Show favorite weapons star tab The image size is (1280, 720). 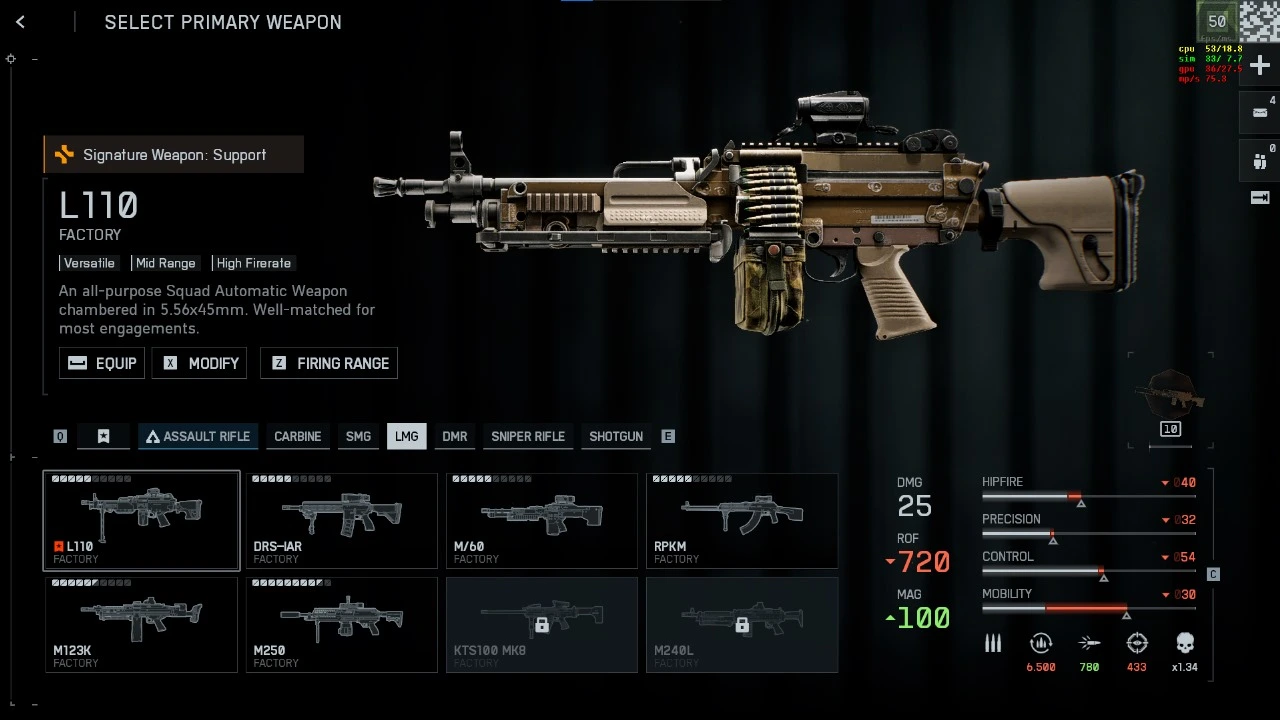pyautogui.click(x=103, y=436)
